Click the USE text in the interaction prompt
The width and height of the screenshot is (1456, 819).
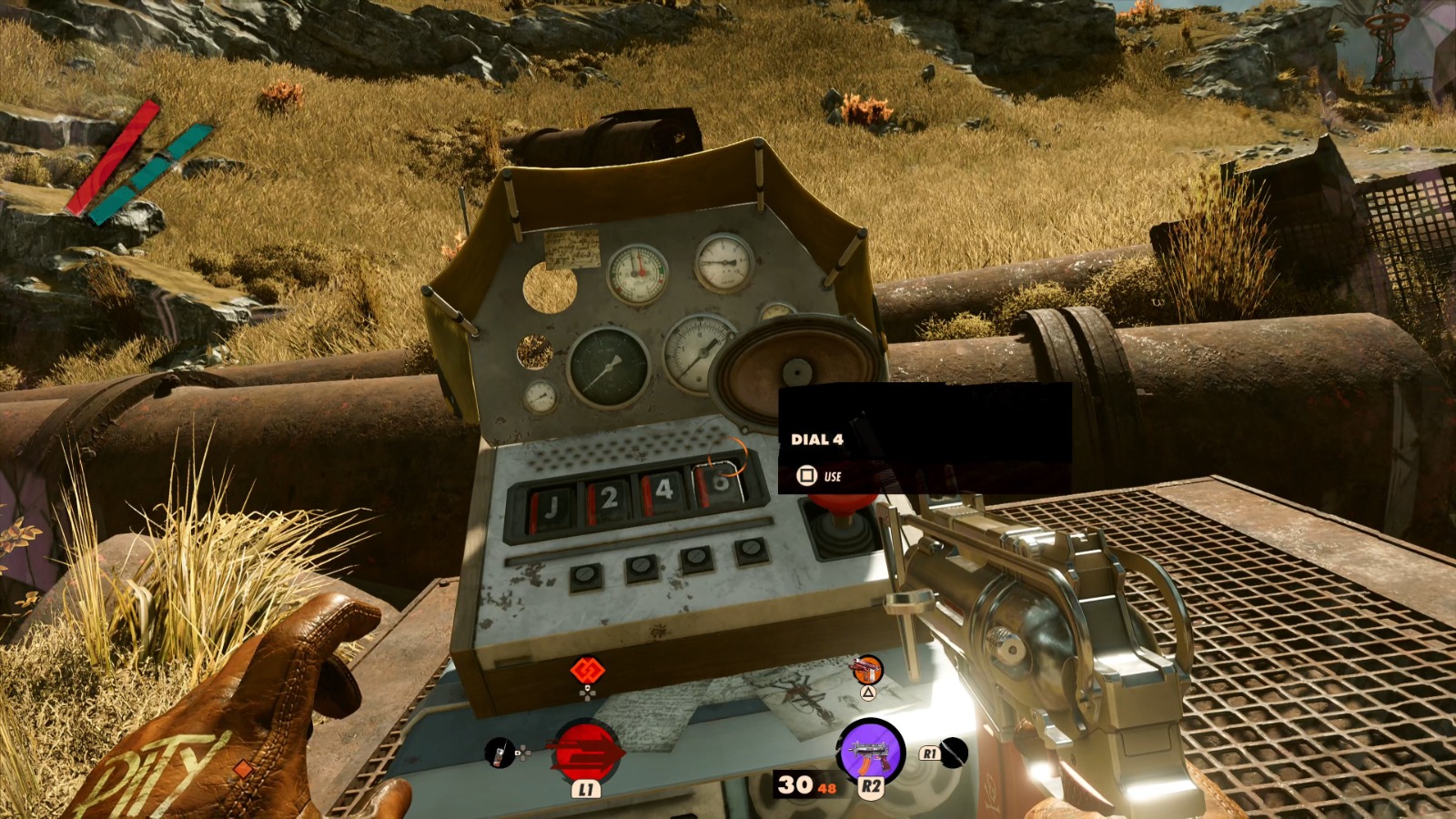click(831, 476)
